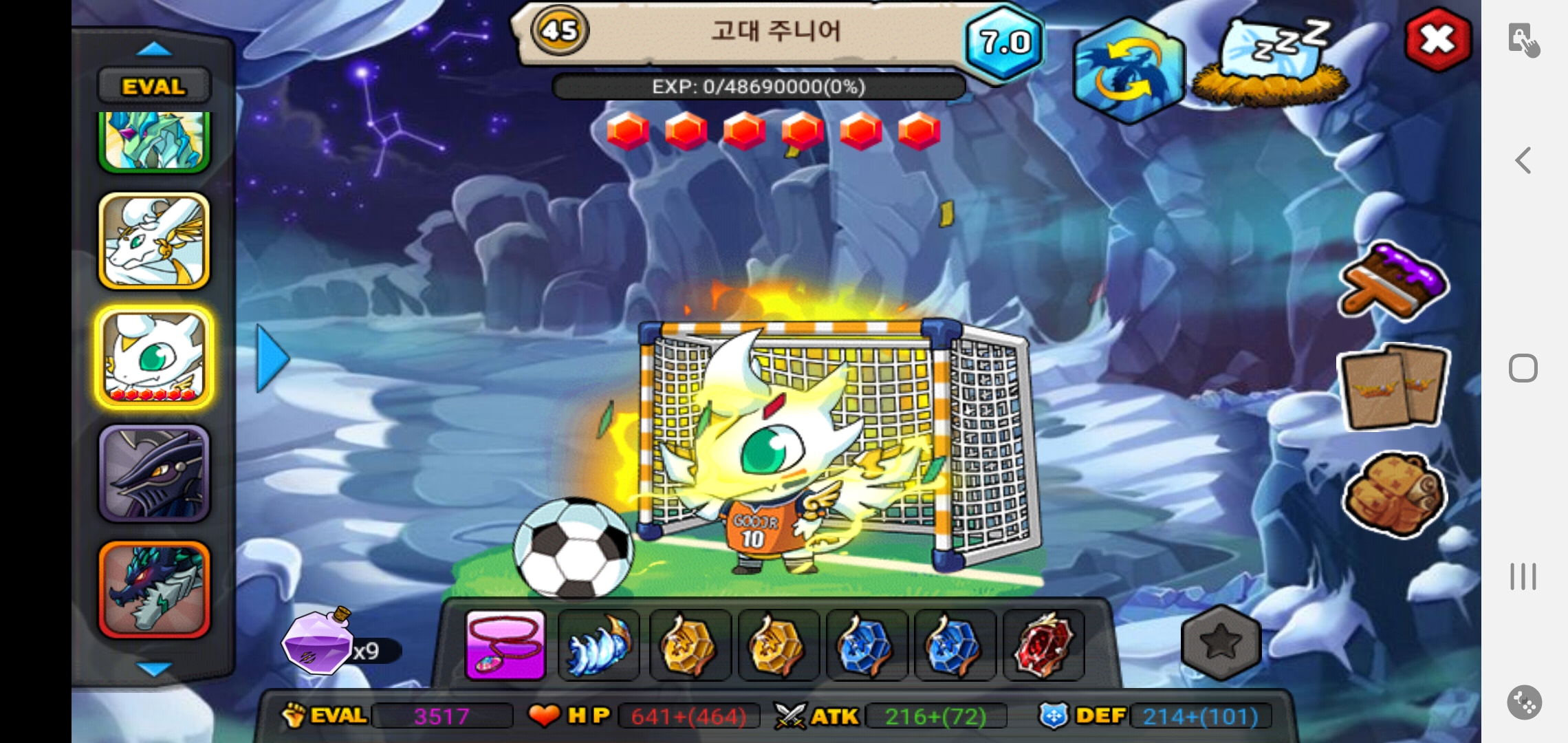Open the brown card deck

(x=1393, y=387)
